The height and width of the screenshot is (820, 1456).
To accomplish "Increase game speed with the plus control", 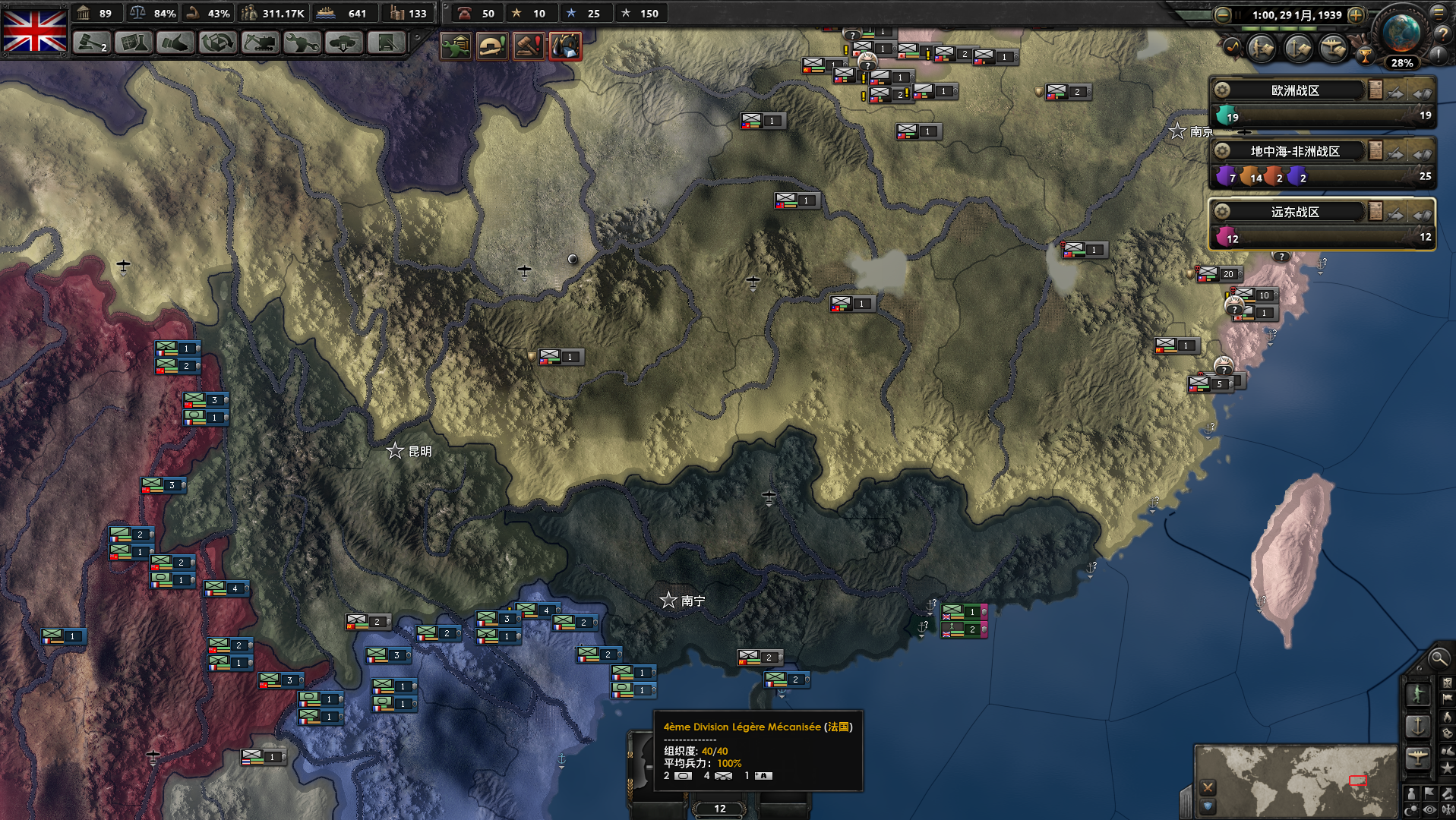I will [1356, 15].
